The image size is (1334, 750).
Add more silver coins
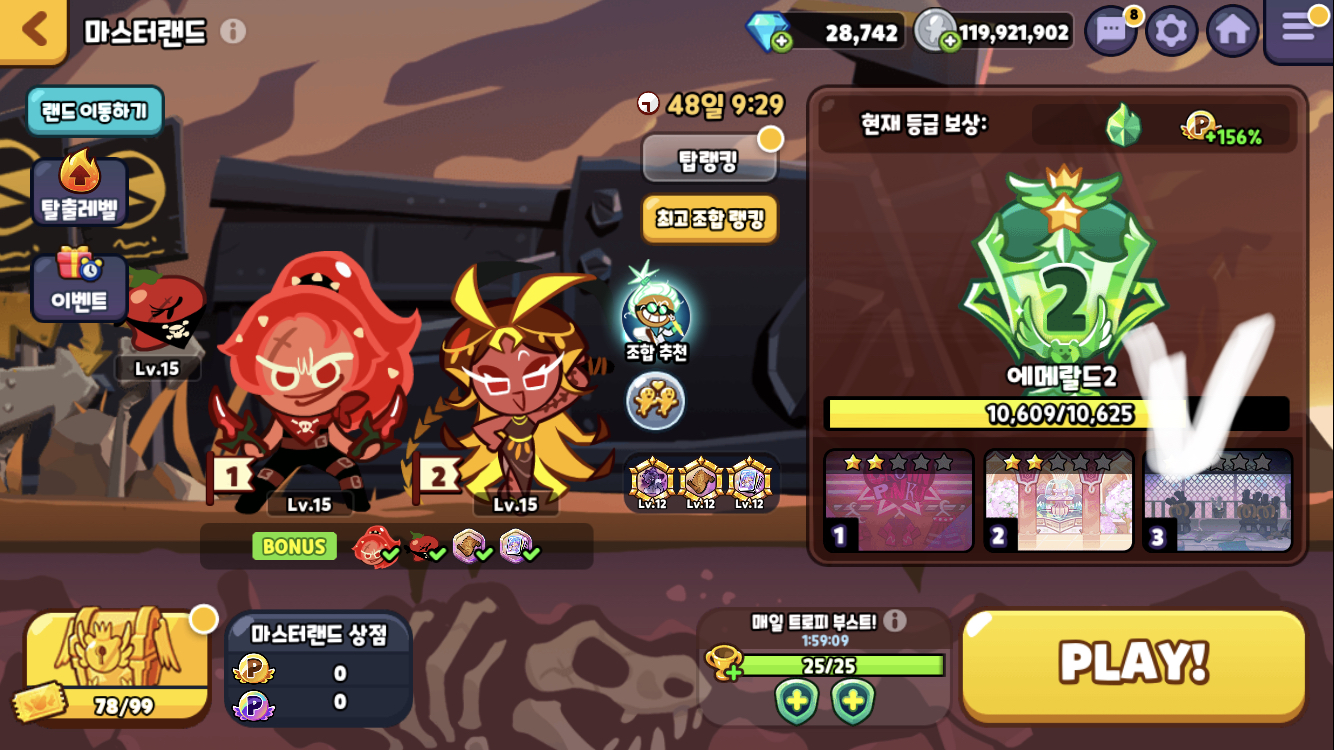click(x=950, y=41)
